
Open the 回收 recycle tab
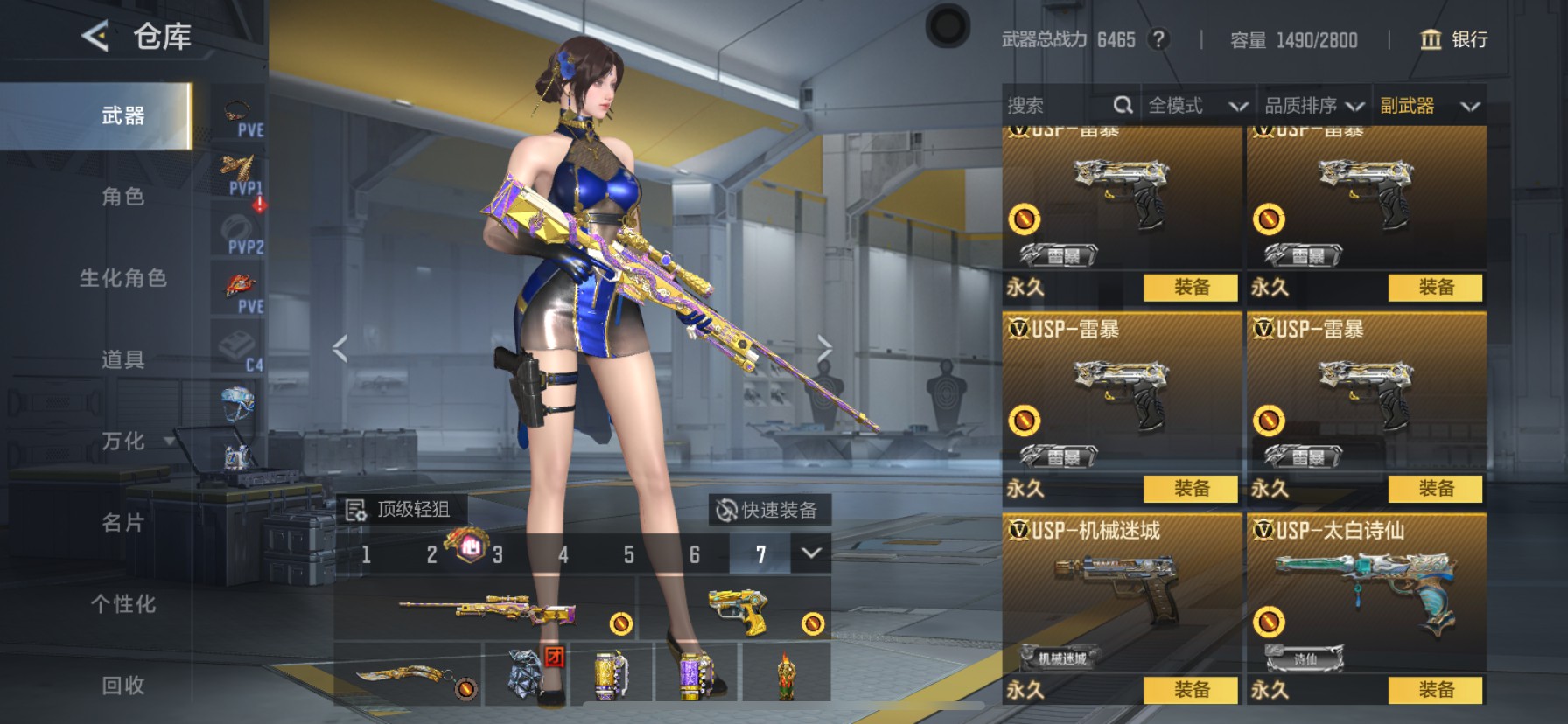[x=122, y=686]
